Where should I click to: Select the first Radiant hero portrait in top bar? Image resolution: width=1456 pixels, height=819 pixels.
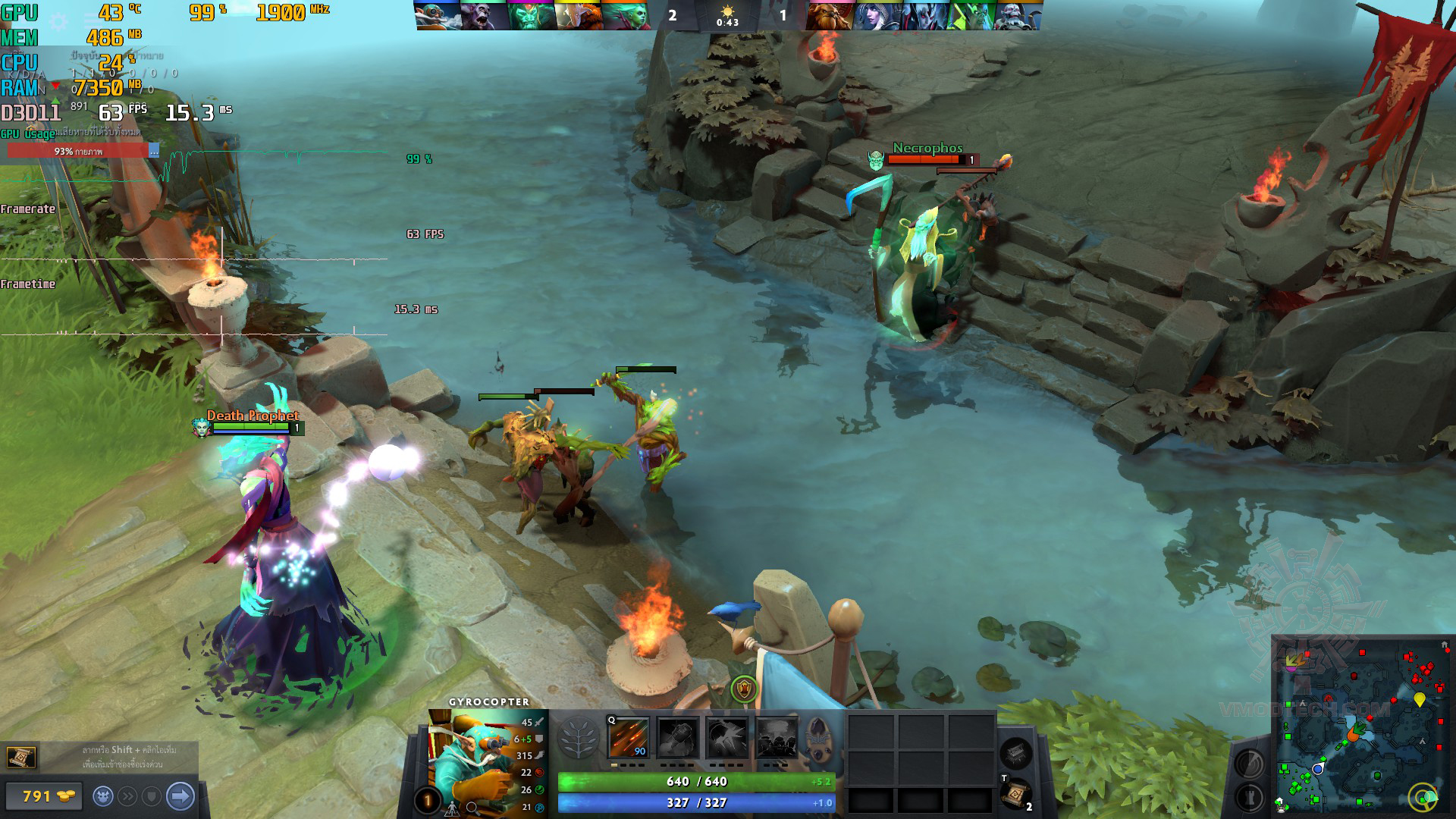point(438,15)
